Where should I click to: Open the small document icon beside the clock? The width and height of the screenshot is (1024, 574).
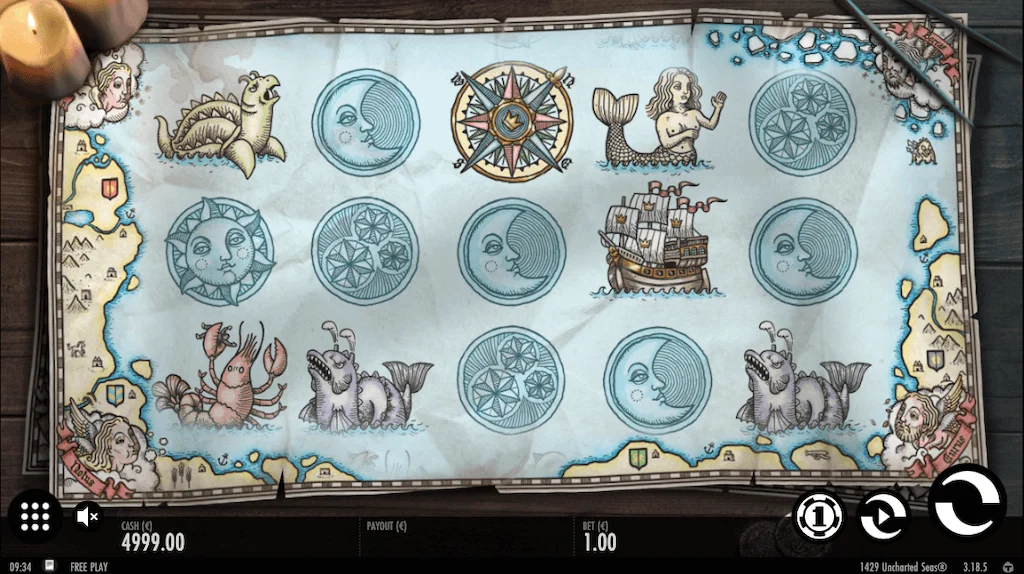click(x=50, y=566)
